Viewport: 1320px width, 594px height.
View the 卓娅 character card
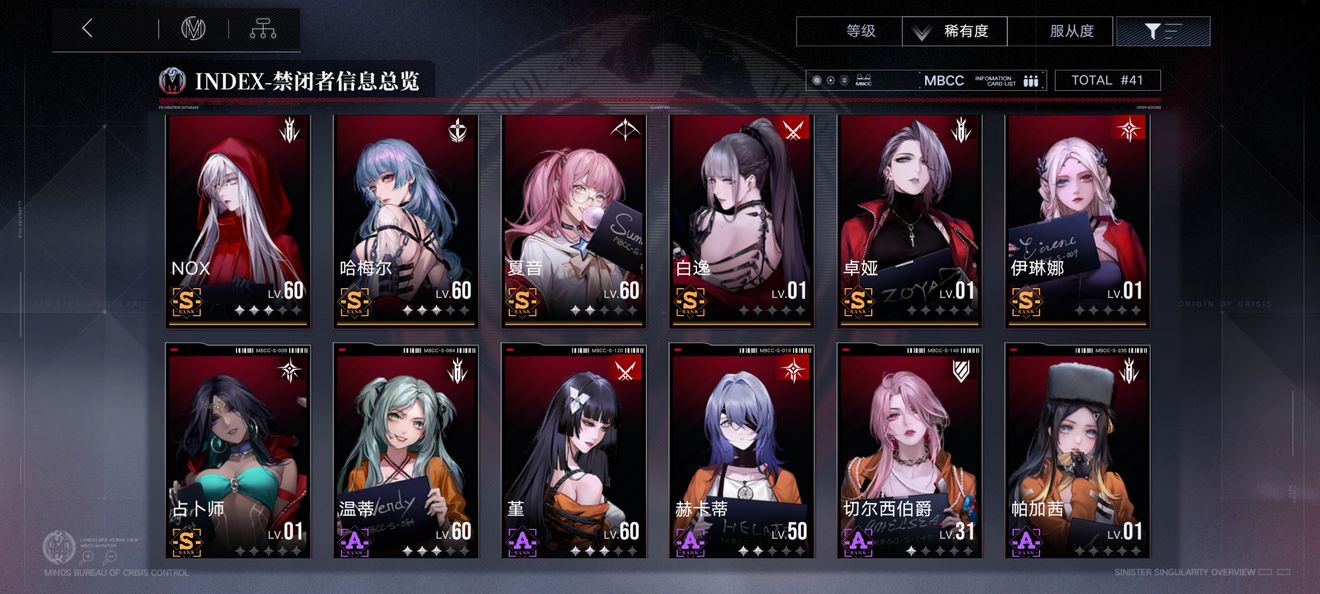[x=910, y=220]
